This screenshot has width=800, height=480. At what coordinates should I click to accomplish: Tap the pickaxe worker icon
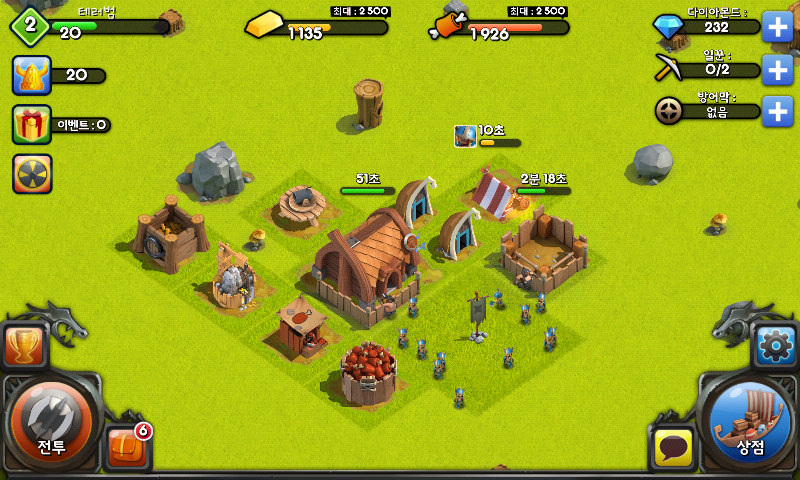pyautogui.click(x=667, y=69)
